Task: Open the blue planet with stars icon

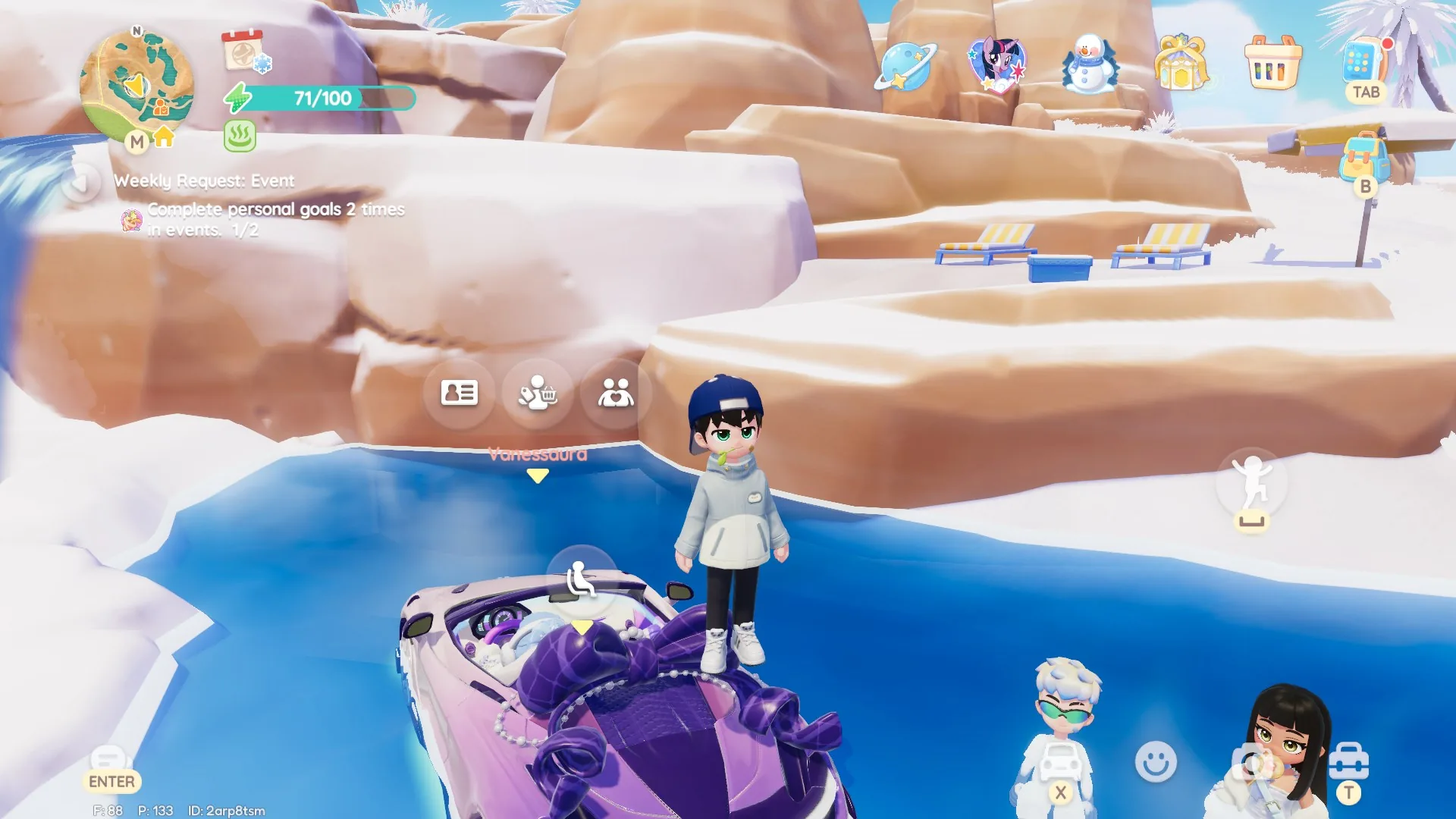Action: (x=905, y=65)
